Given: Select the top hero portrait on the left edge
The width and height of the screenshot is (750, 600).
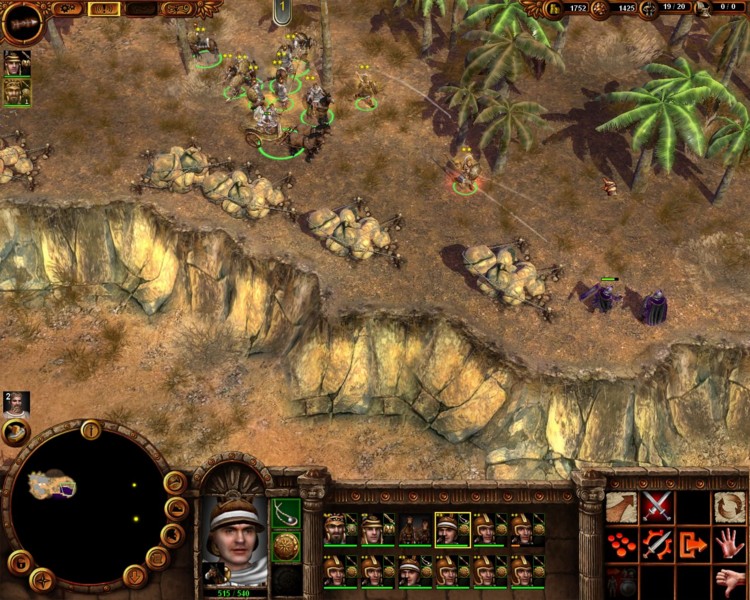Looking at the screenshot, I should 17,63.
